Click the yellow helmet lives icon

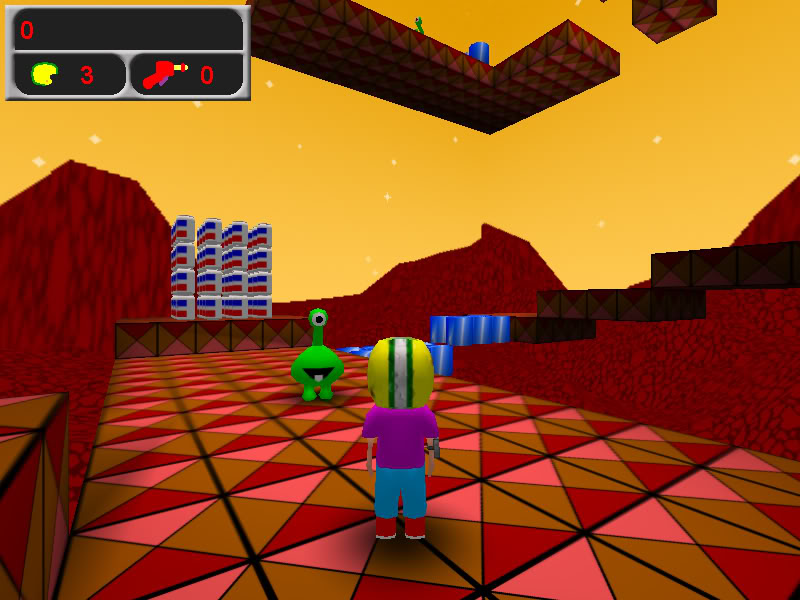(x=44, y=74)
